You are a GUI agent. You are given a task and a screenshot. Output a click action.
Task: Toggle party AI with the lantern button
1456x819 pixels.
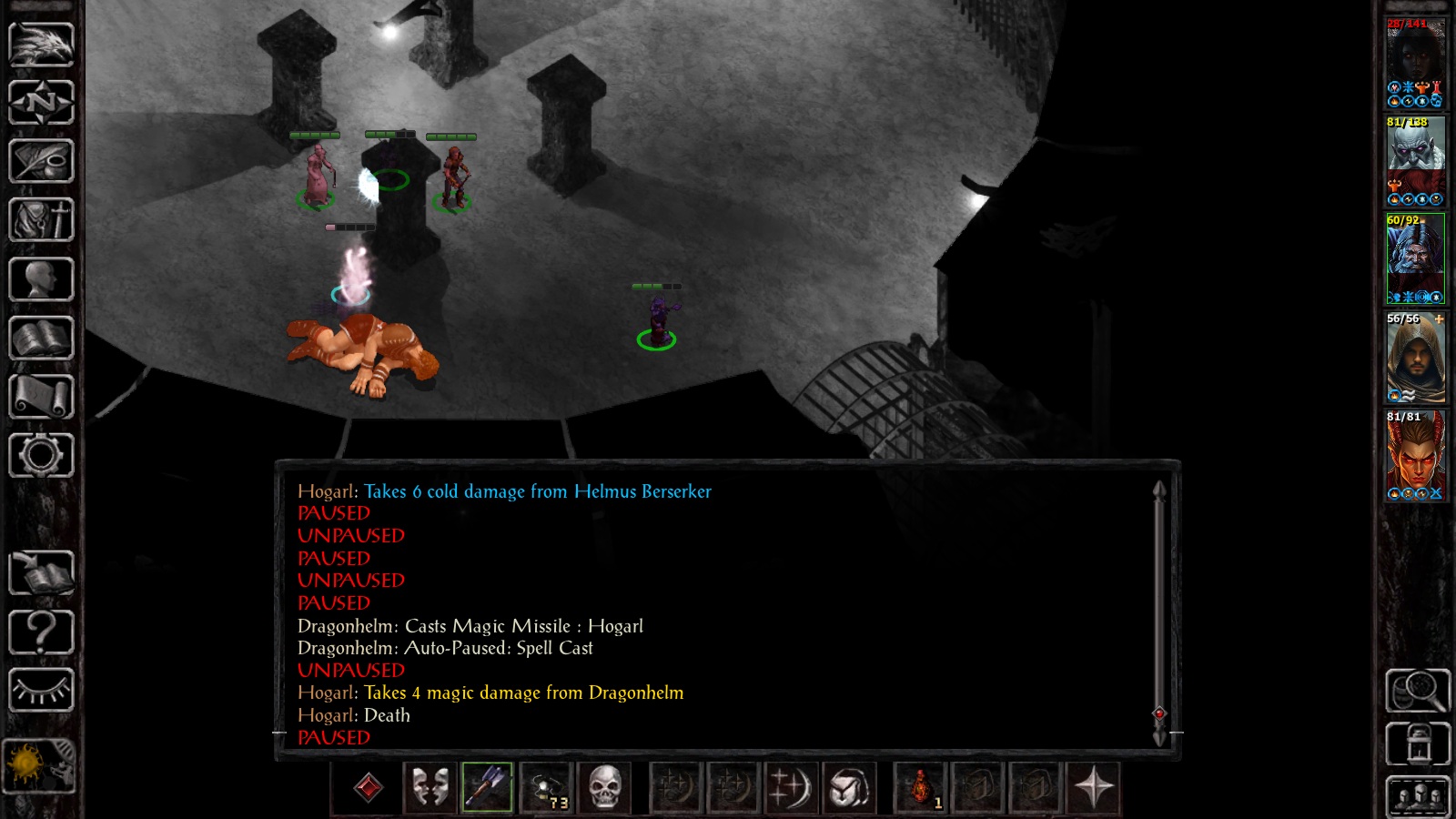coord(1417,743)
